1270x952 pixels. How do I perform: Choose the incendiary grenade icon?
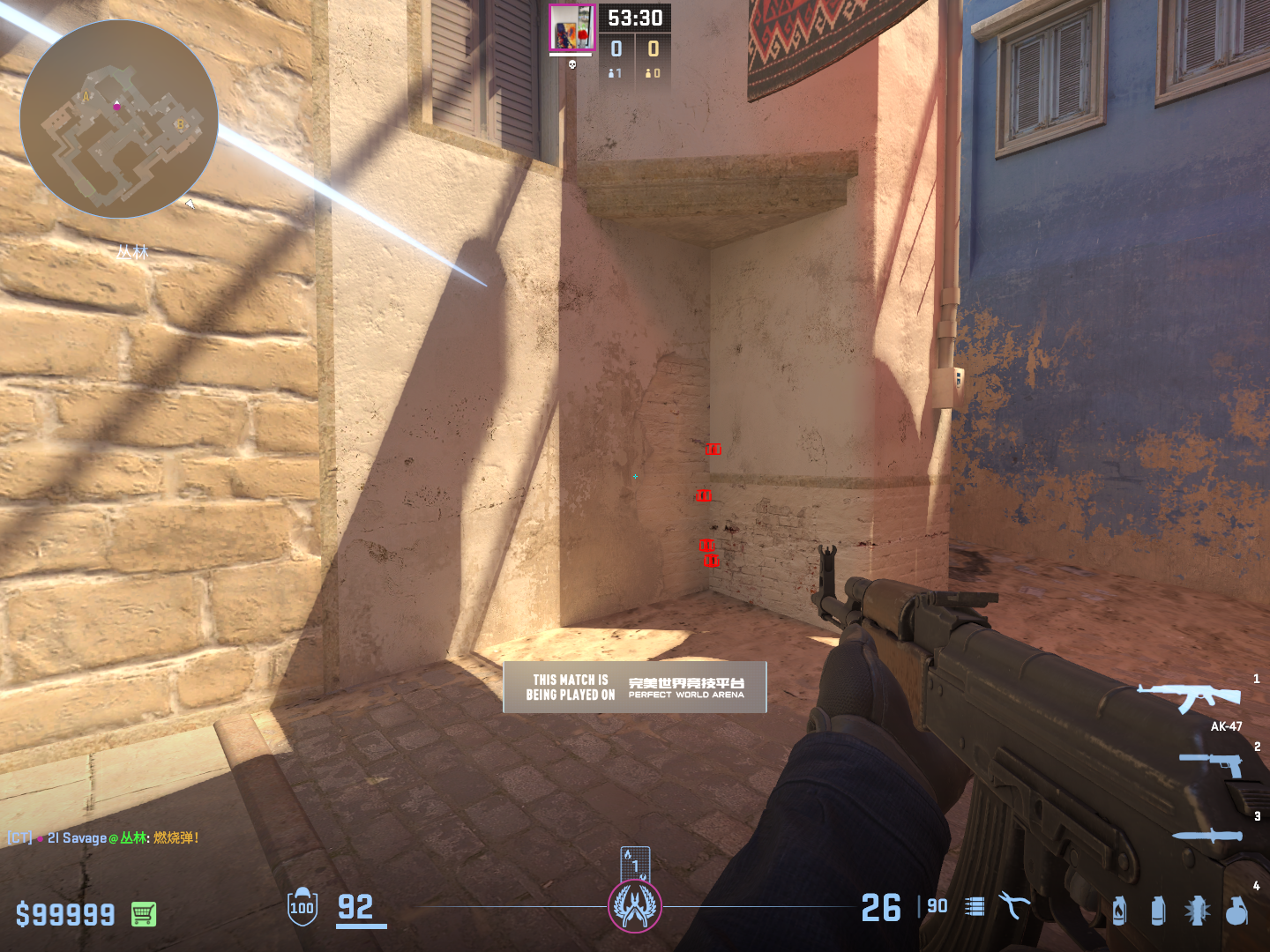1119,911
